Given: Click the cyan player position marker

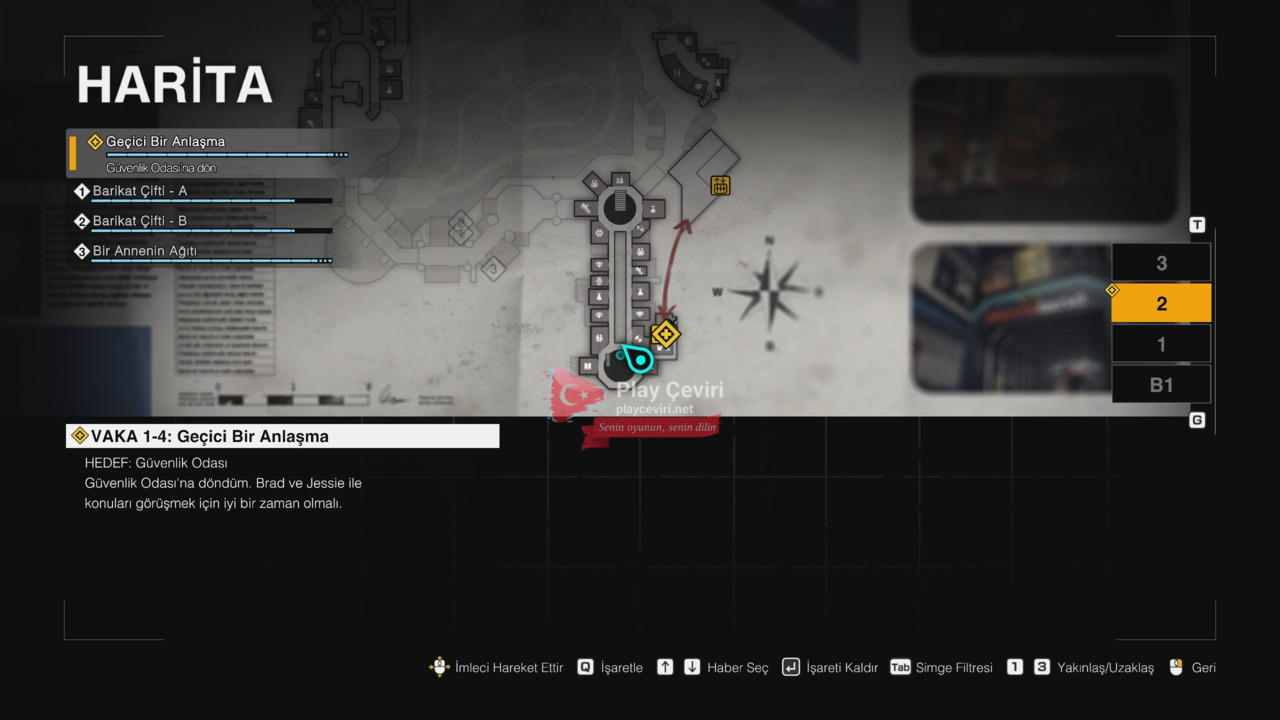Looking at the screenshot, I should coord(637,357).
